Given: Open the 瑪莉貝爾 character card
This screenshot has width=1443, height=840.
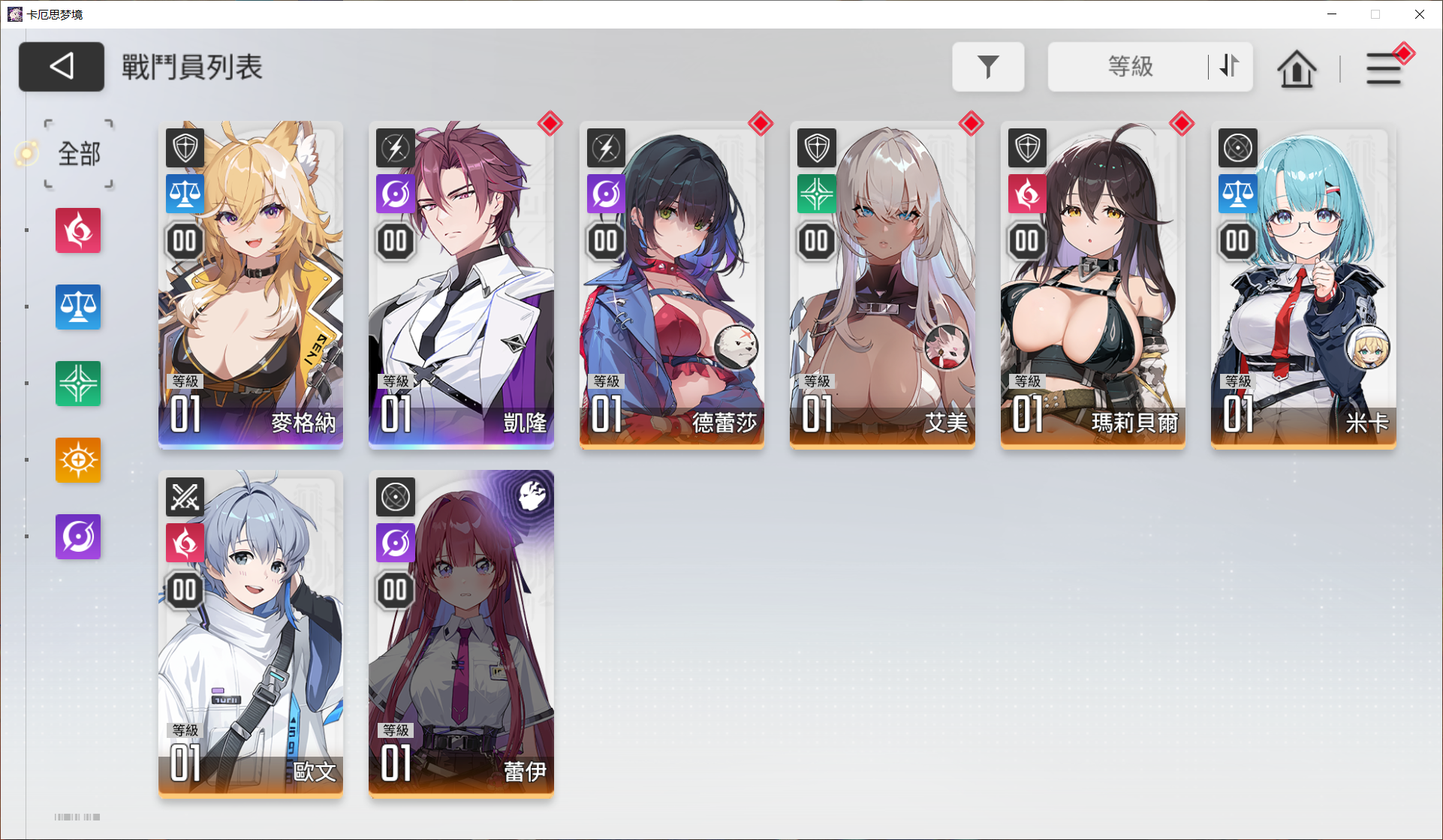Looking at the screenshot, I should [1092, 285].
